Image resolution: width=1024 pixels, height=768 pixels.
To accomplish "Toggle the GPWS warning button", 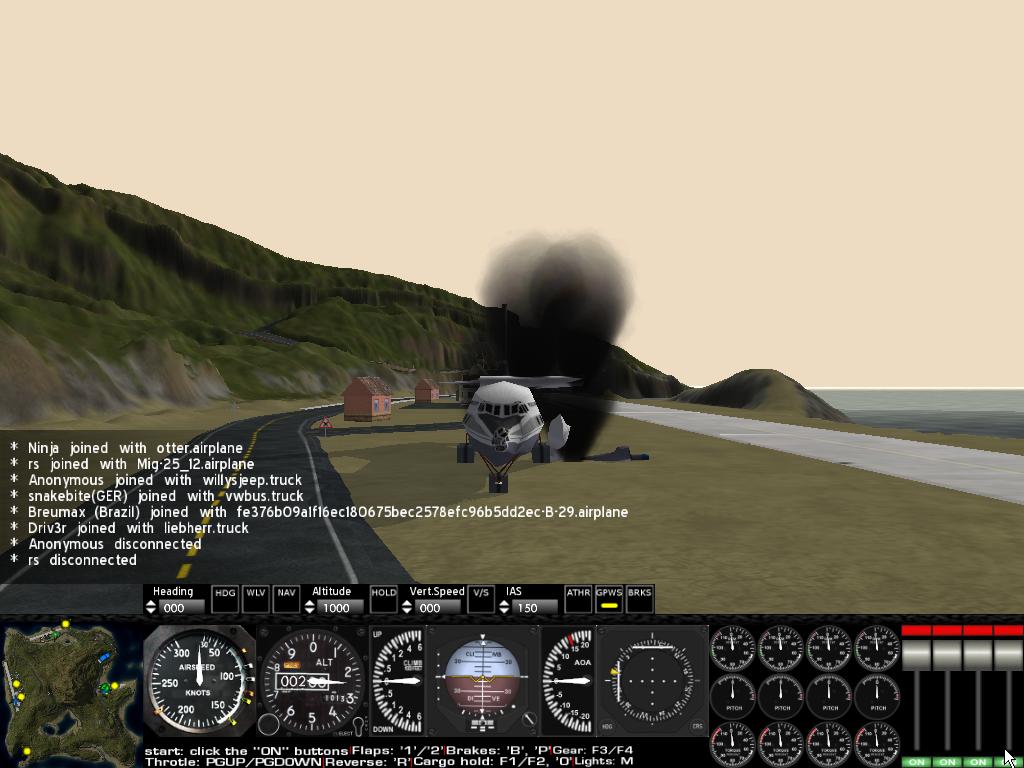I will [608, 598].
